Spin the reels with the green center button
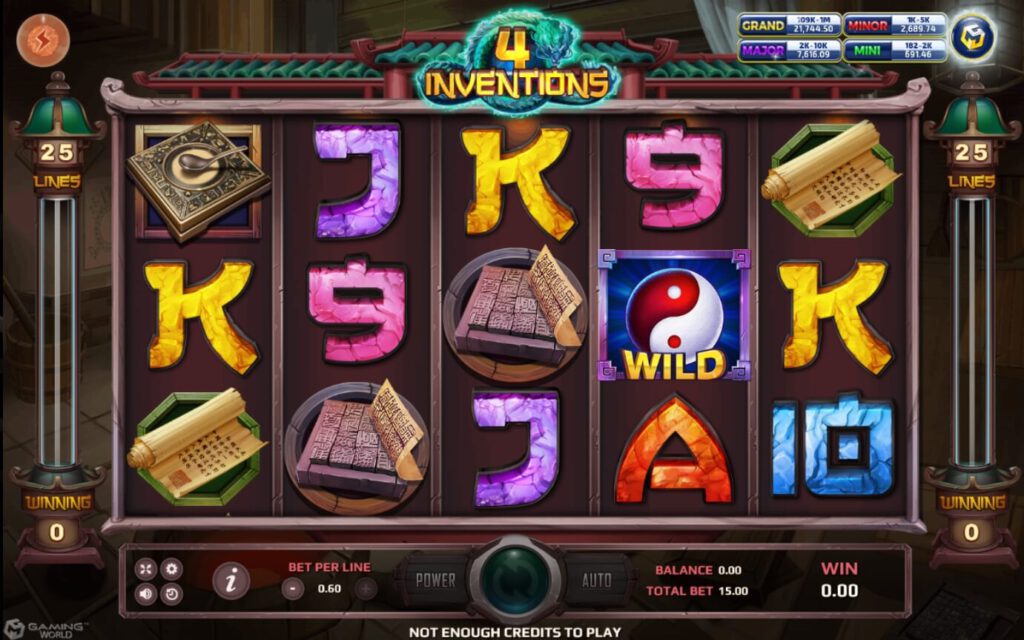This screenshot has width=1024, height=640. click(514, 580)
